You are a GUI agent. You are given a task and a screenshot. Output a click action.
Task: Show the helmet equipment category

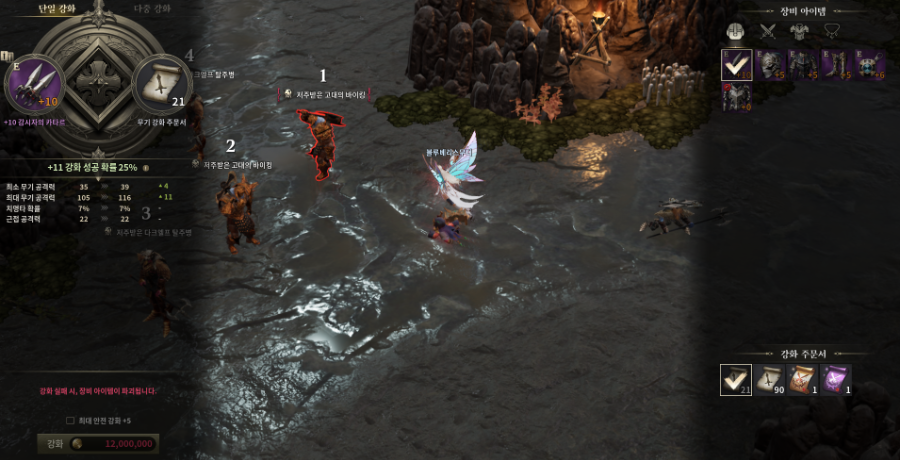(737, 32)
